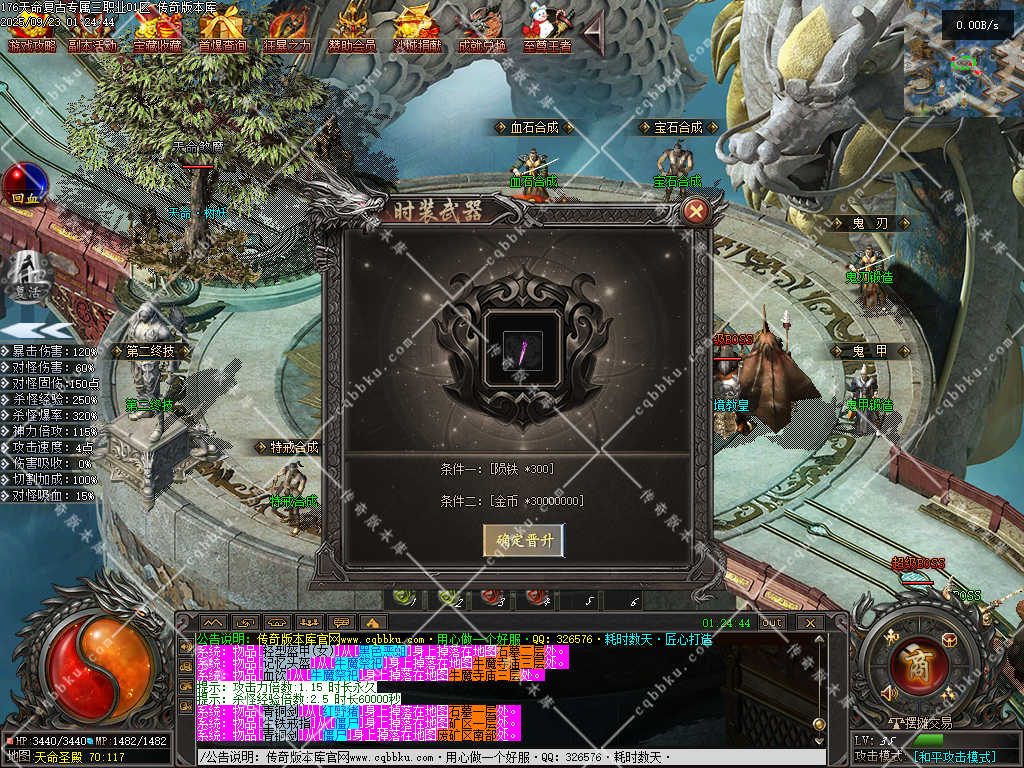Collapse the top menu bar arrow
Image resolution: width=1024 pixels, height=768 pixels.
point(593,35)
